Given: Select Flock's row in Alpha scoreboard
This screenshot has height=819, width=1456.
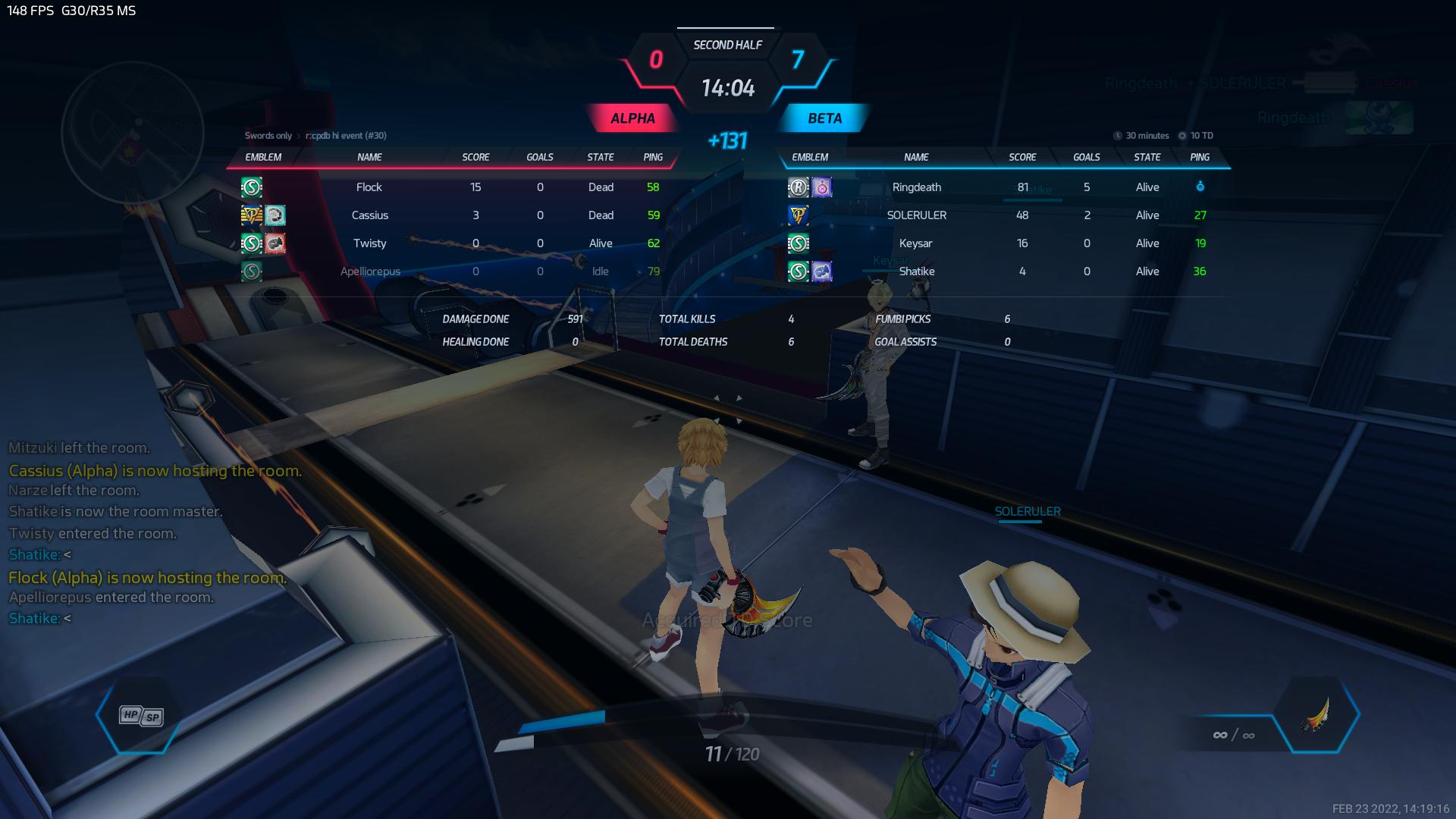Looking at the screenshot, I should 369,187.
